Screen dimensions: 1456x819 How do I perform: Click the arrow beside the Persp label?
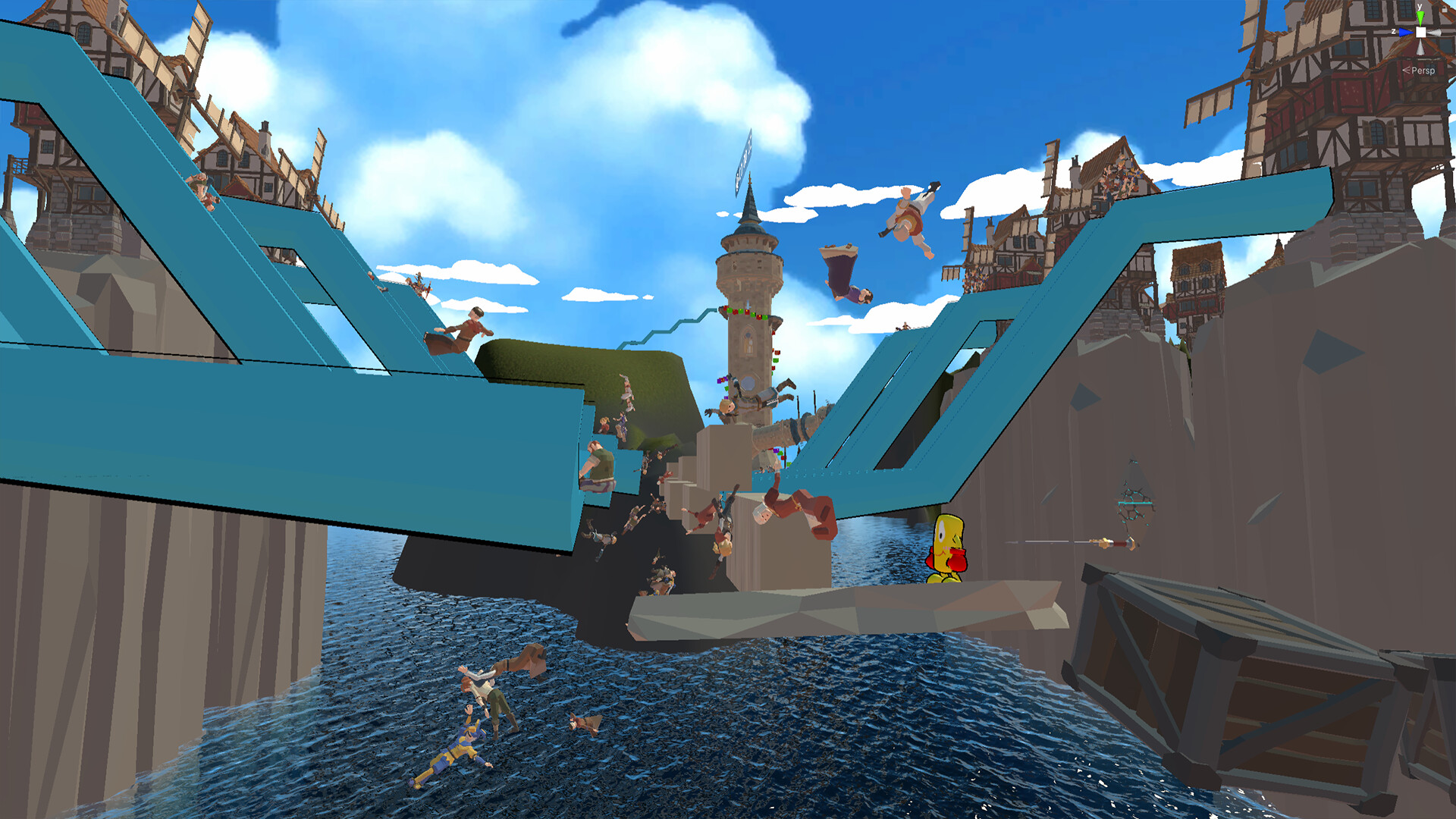point(1406,70)
